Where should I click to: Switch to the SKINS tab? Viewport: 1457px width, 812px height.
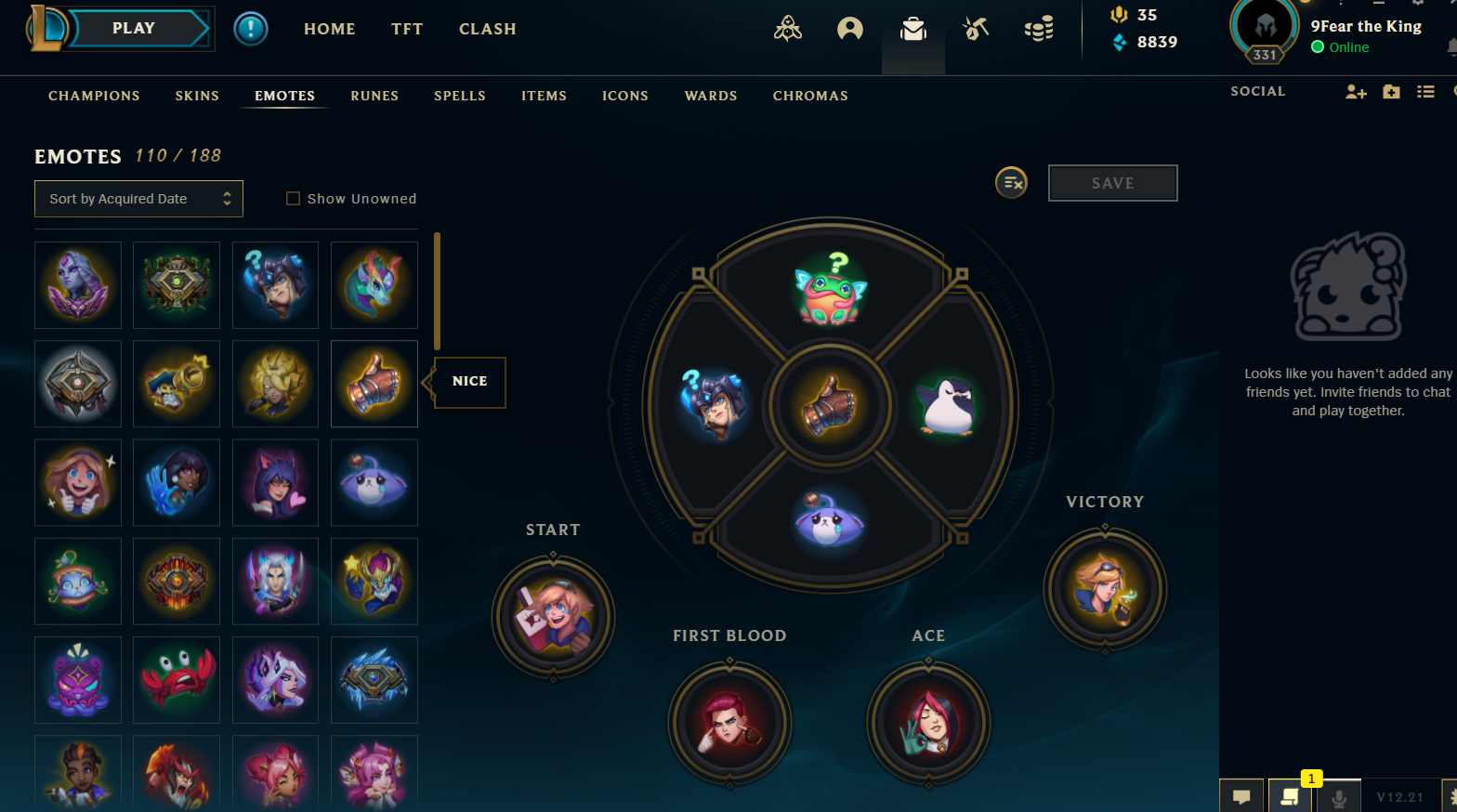[x=197, y=96]
